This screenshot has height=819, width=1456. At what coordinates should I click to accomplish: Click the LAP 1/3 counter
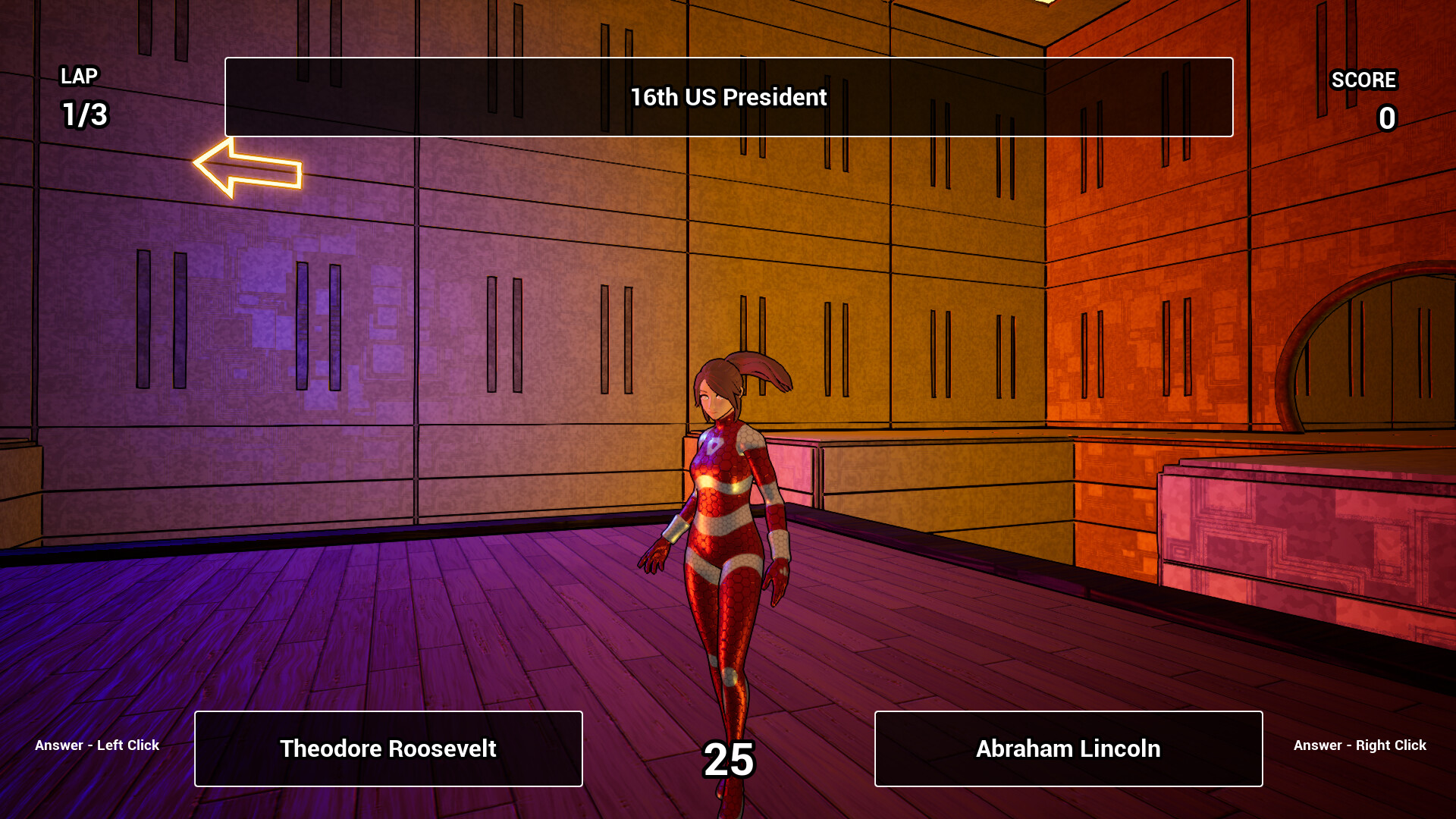tap(83, 97)
